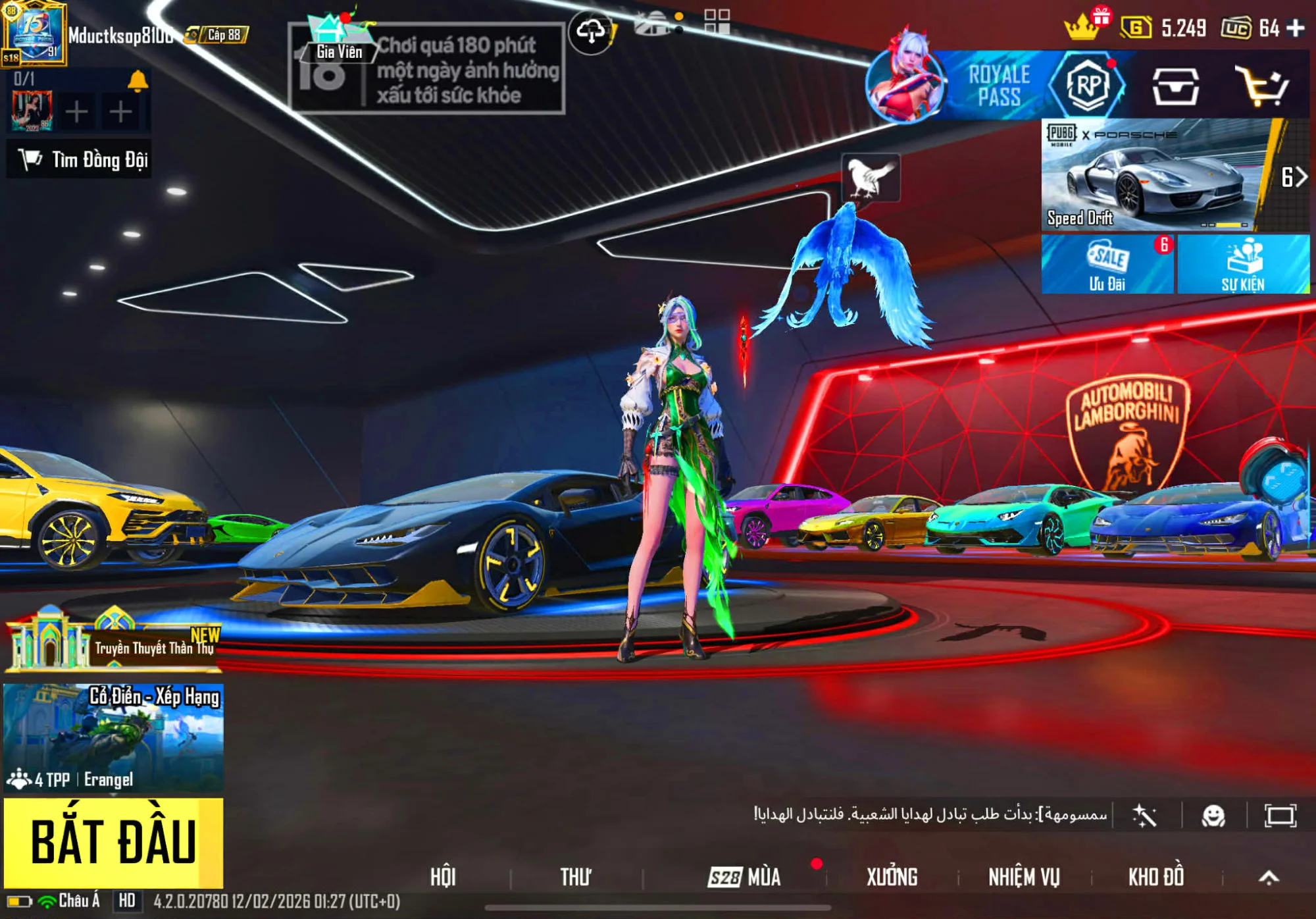Start the match with BẮT ĐẦU
This screenshot has width=1316, height=919.
(x=113, y=841)
